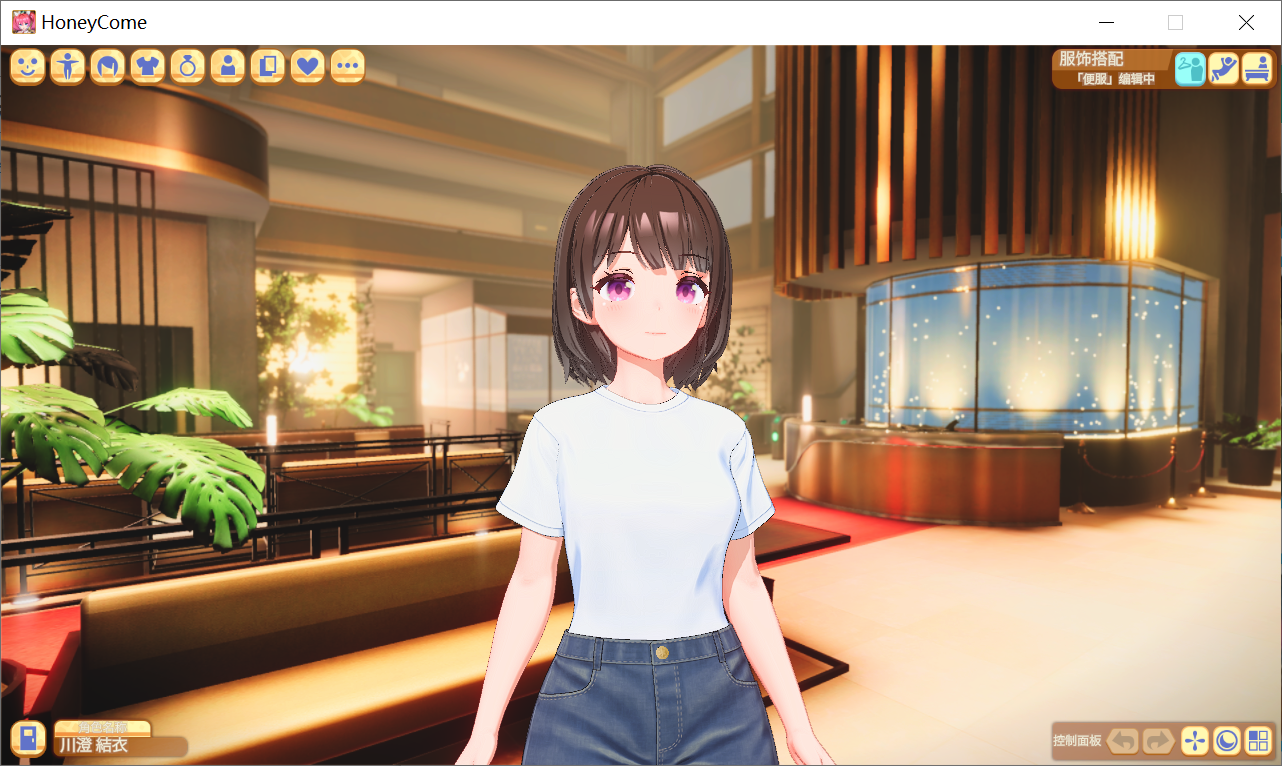Select the heart icon in the top toolbar

pyautogui.click(x=307, y=66)
